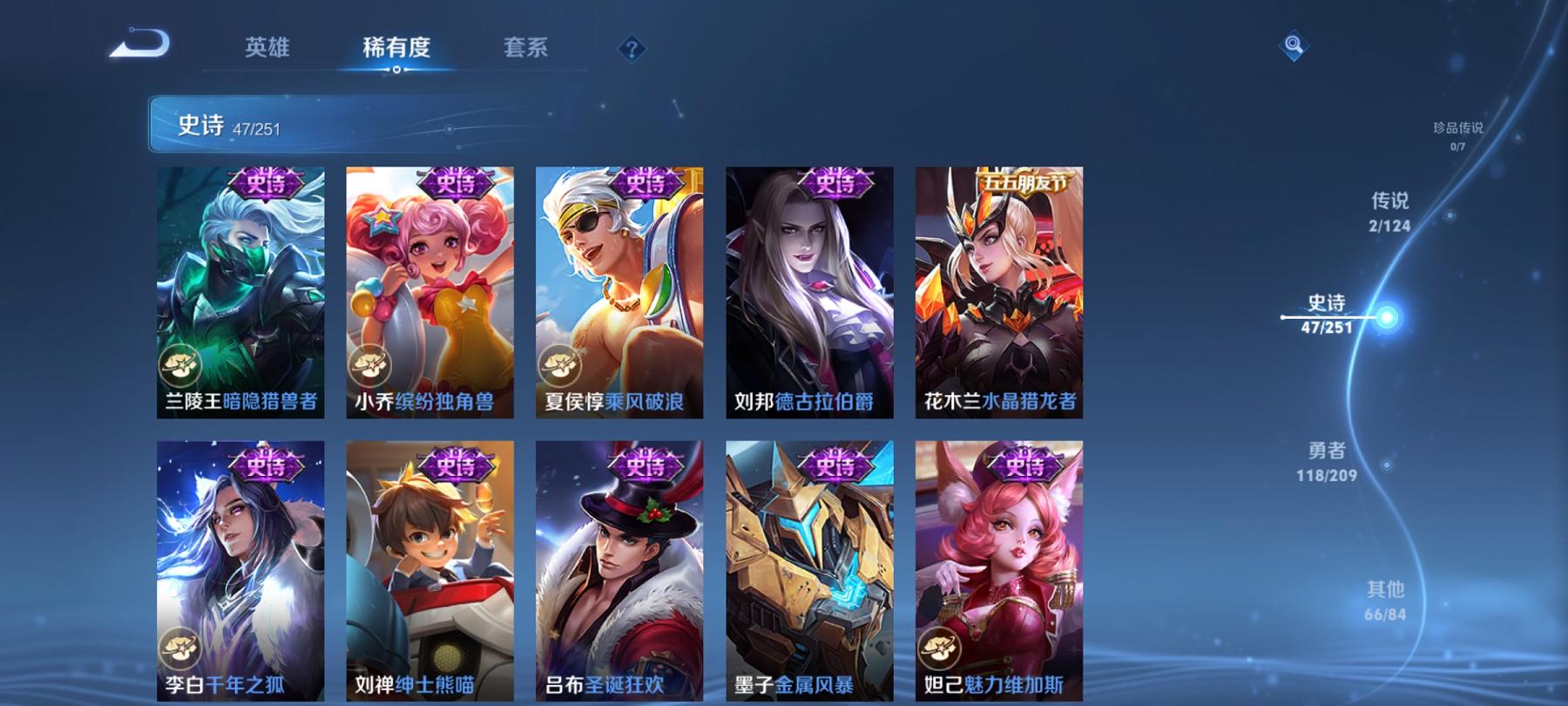Open the help question mark icon beside tabs
The height and width of the screenshot is (706, 1568).
point(632,50)
